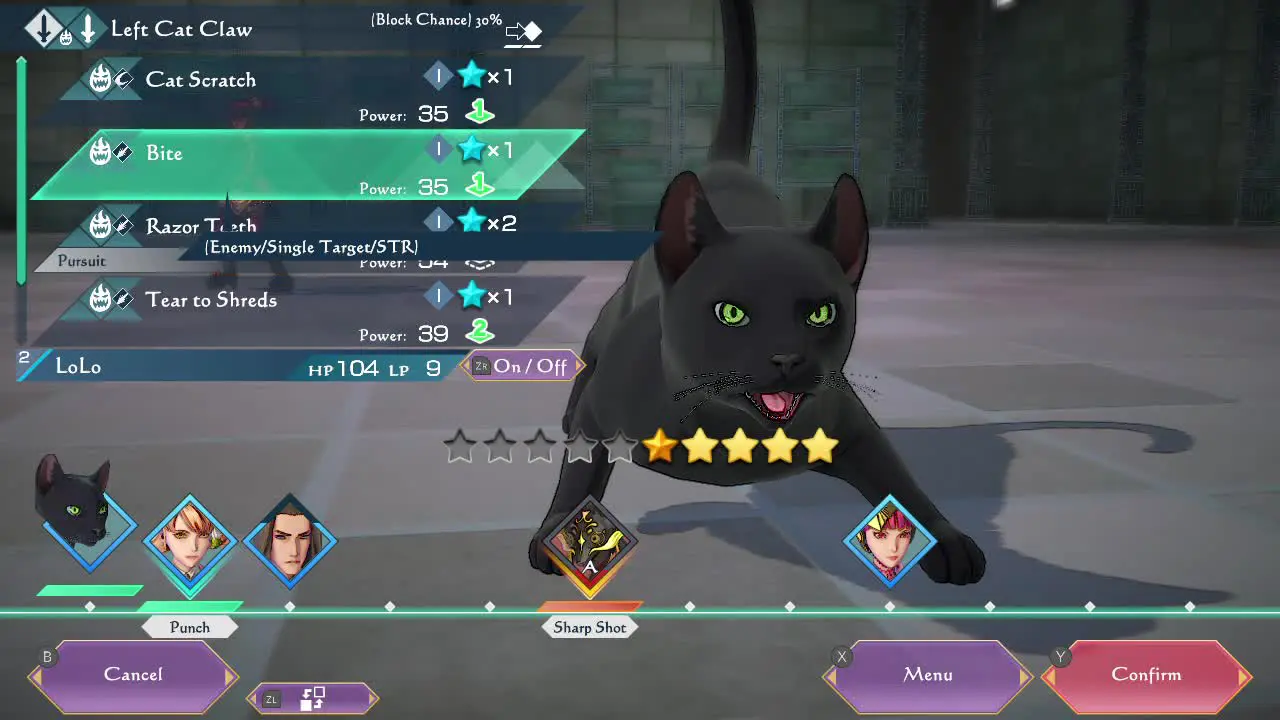Screen dimensions: 1280x720
Task: Confirm the selected command
Action: [1146, 675]
